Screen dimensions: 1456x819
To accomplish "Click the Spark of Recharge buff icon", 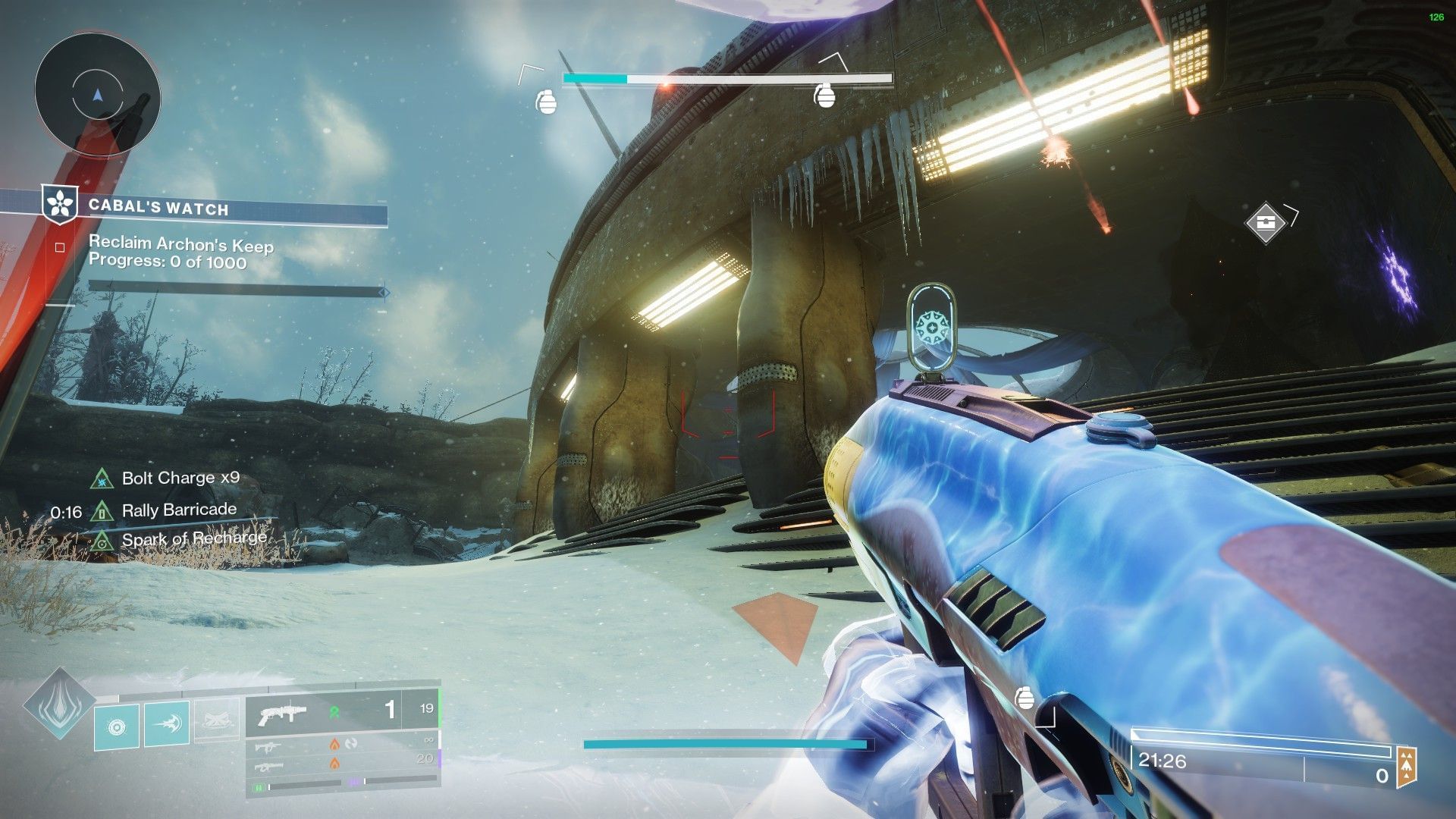I will tap(102, 541).
